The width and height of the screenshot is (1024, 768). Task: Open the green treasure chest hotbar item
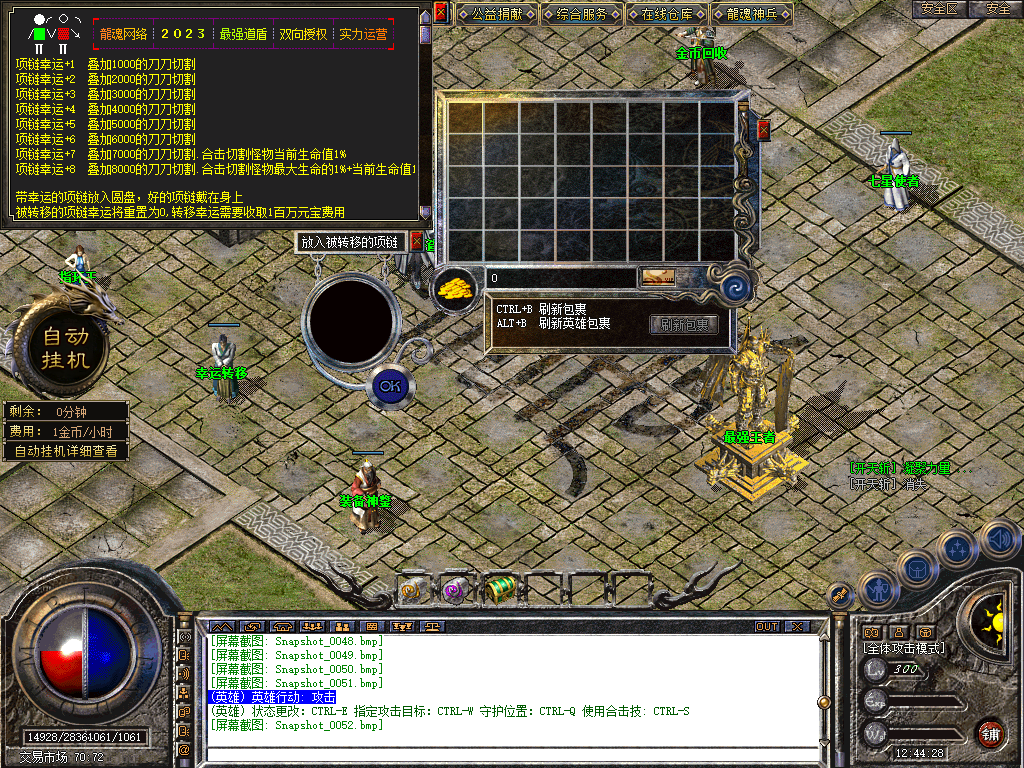500,590
